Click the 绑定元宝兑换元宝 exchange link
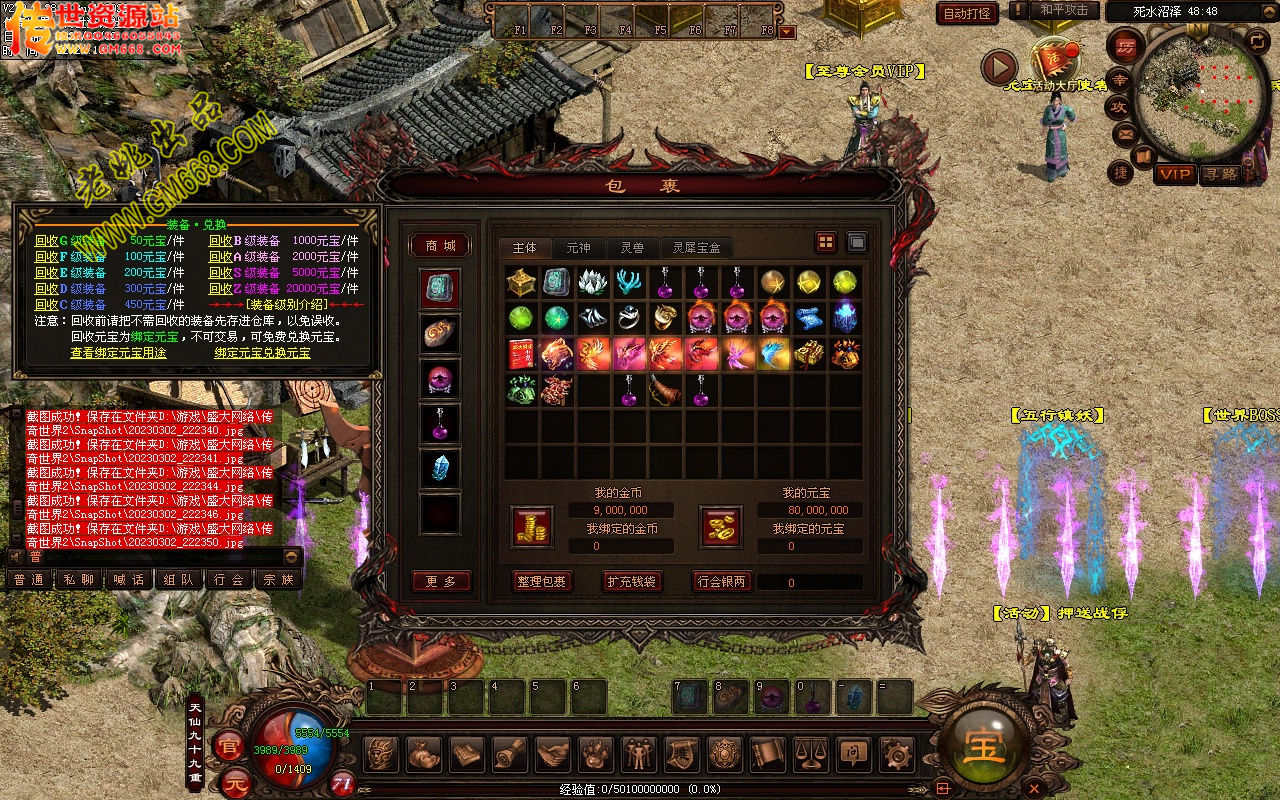 point(262,353)
